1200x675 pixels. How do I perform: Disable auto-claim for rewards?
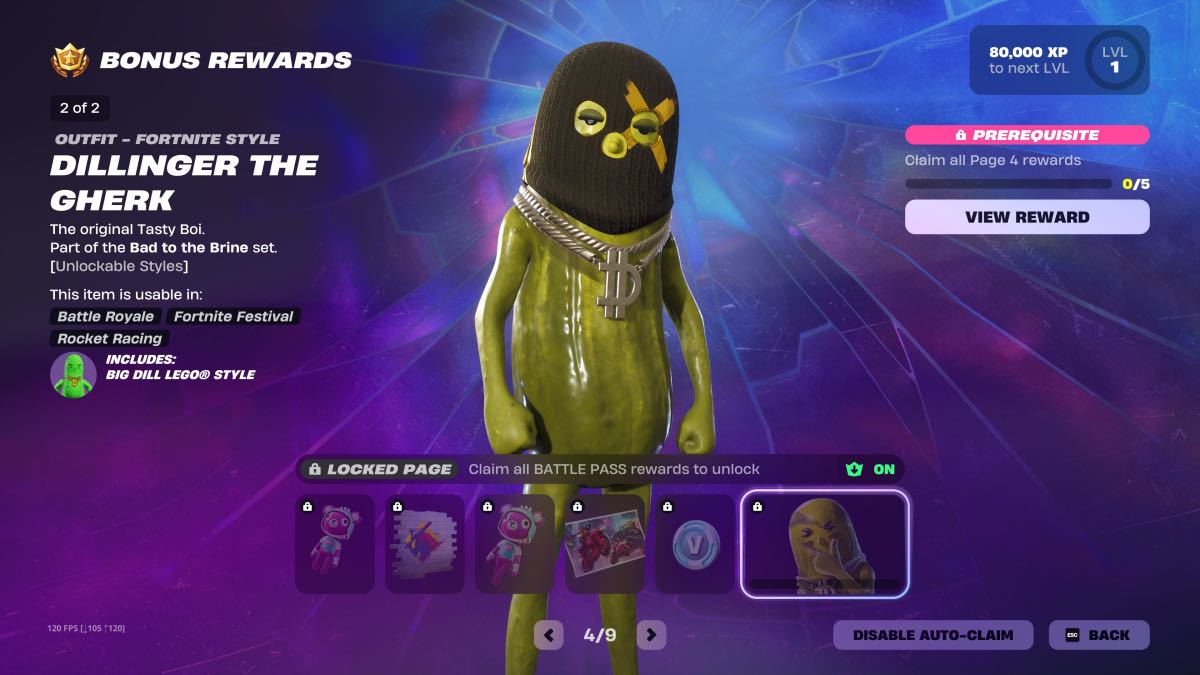932,635
